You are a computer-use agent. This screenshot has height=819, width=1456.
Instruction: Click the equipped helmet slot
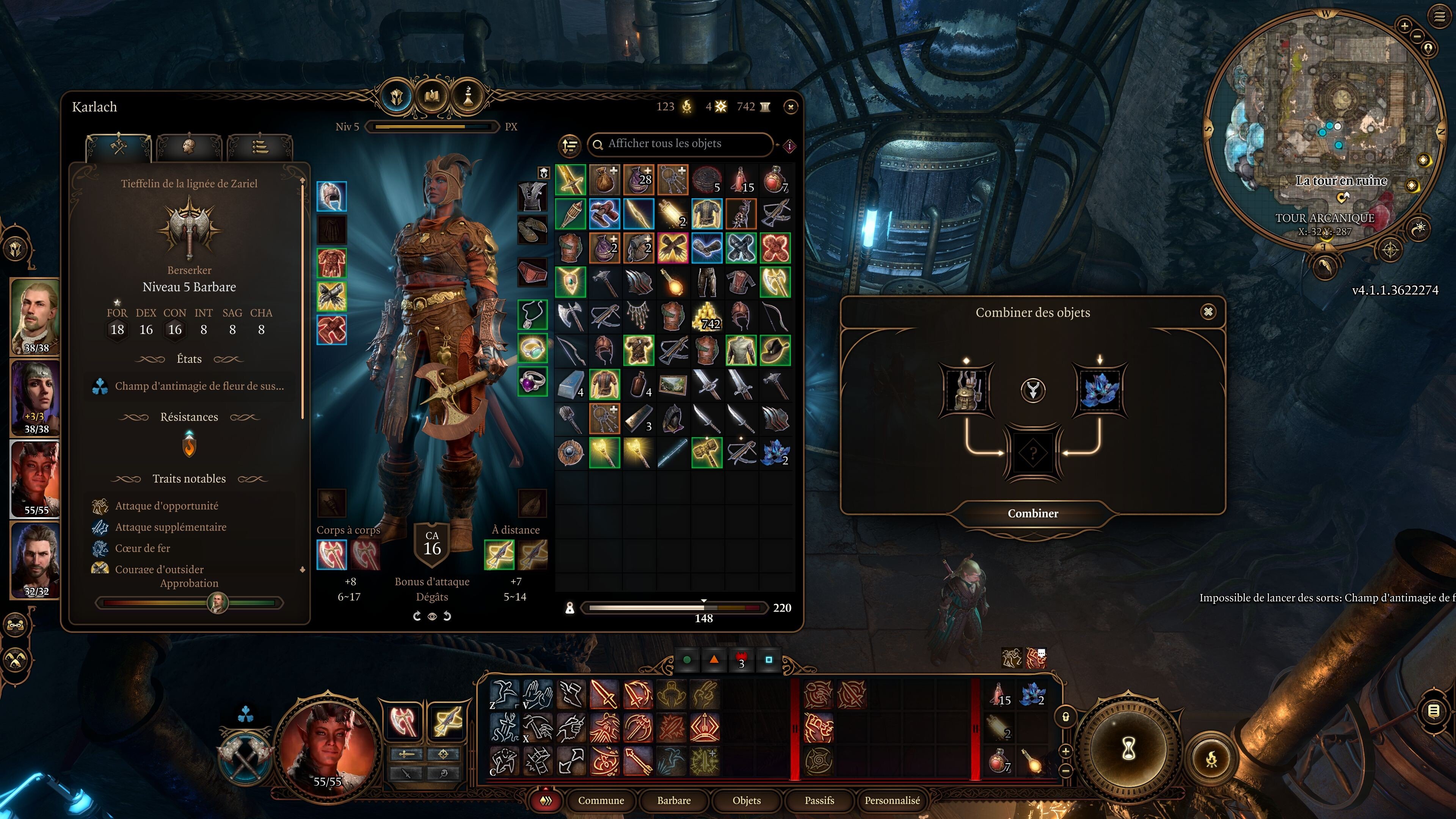pos(331,196)
